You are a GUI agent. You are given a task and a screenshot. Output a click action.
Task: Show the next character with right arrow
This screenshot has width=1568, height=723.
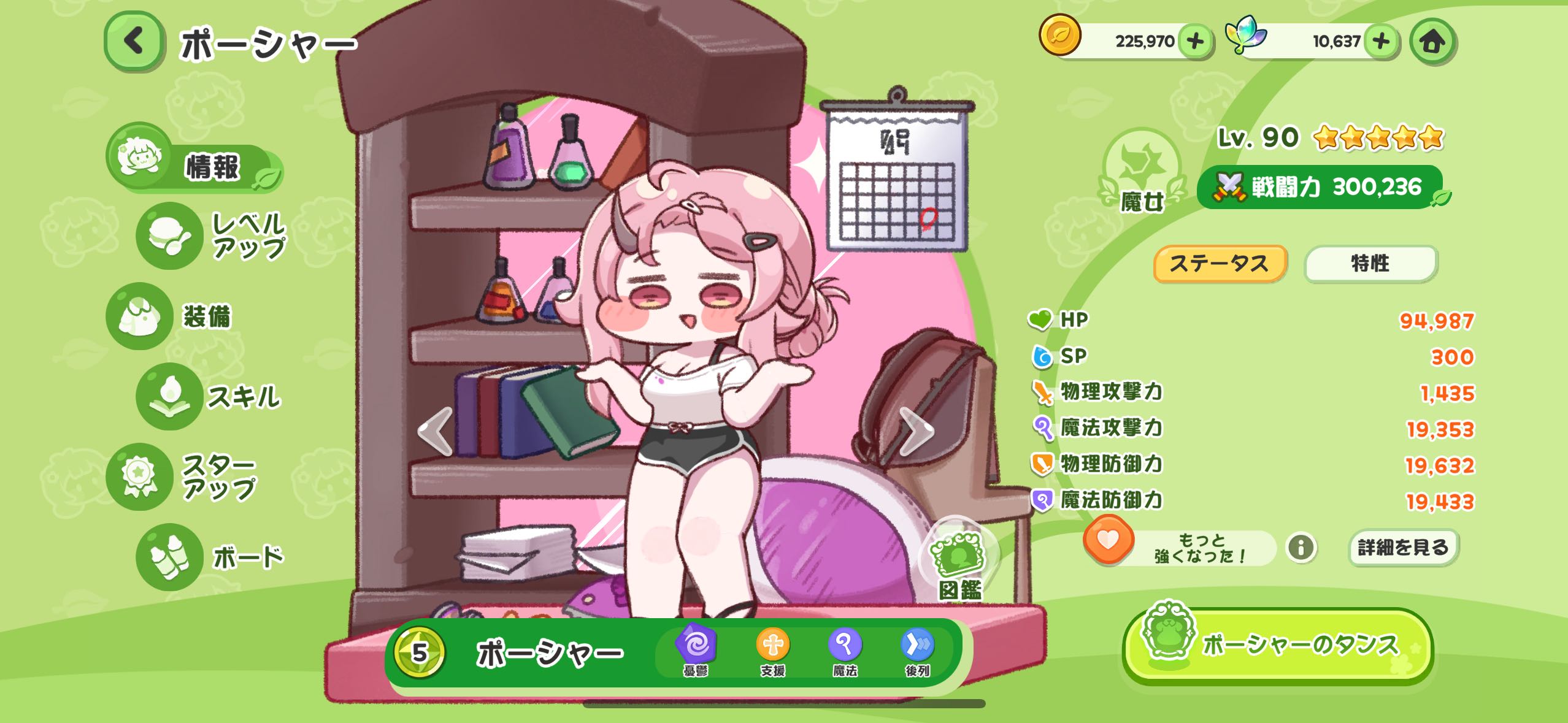(x=917, y=431)
